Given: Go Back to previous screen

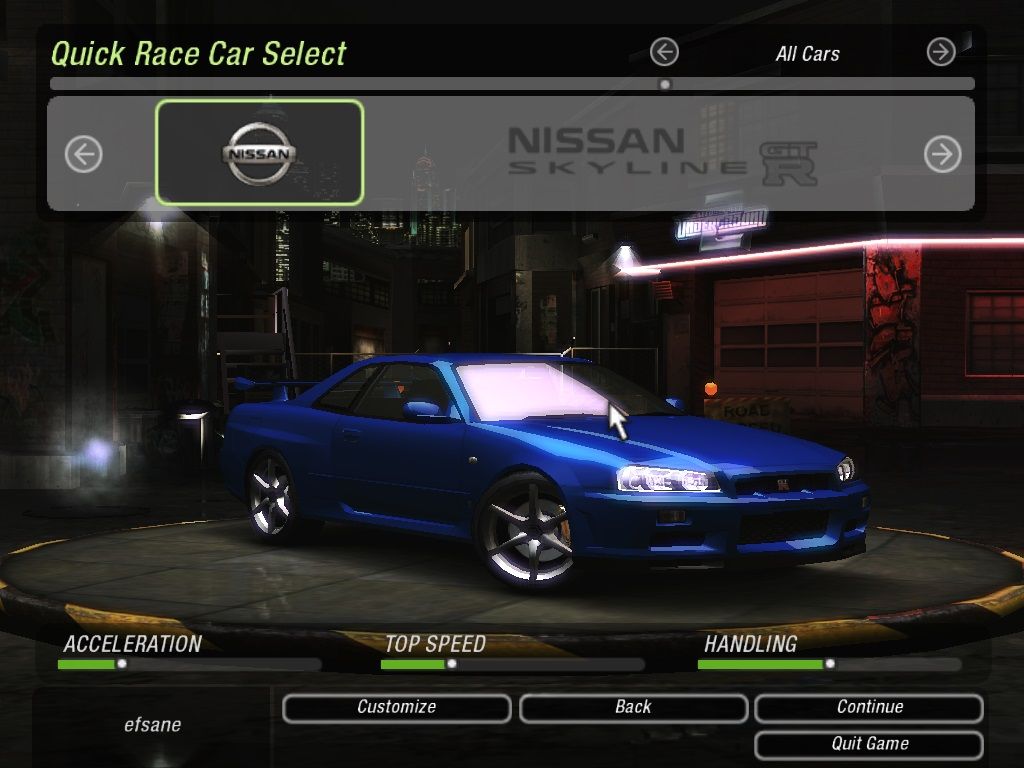Looking at the screenshot, I should [633, 708].
